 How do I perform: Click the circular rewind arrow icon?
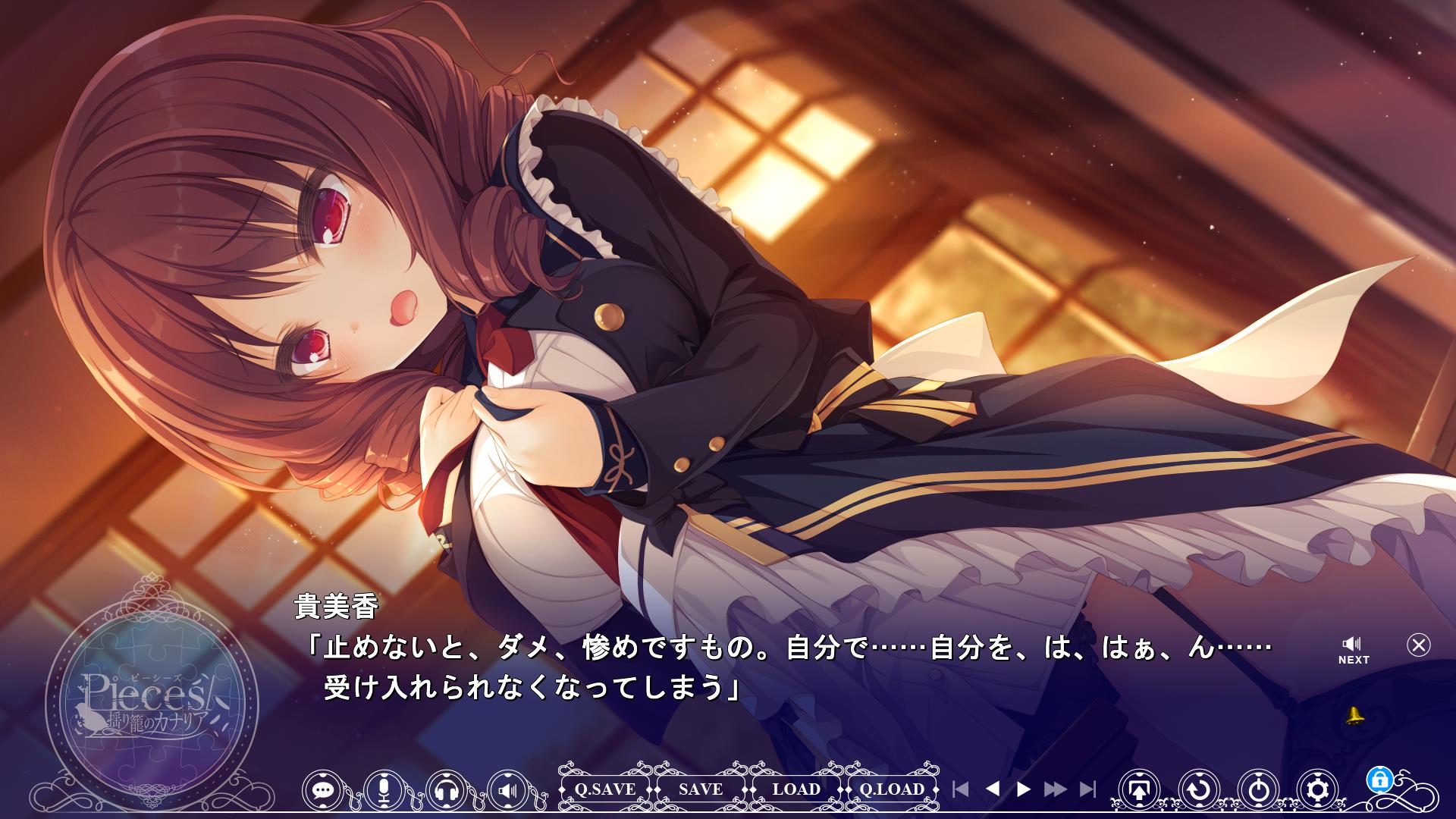[x=1199, y=789]
